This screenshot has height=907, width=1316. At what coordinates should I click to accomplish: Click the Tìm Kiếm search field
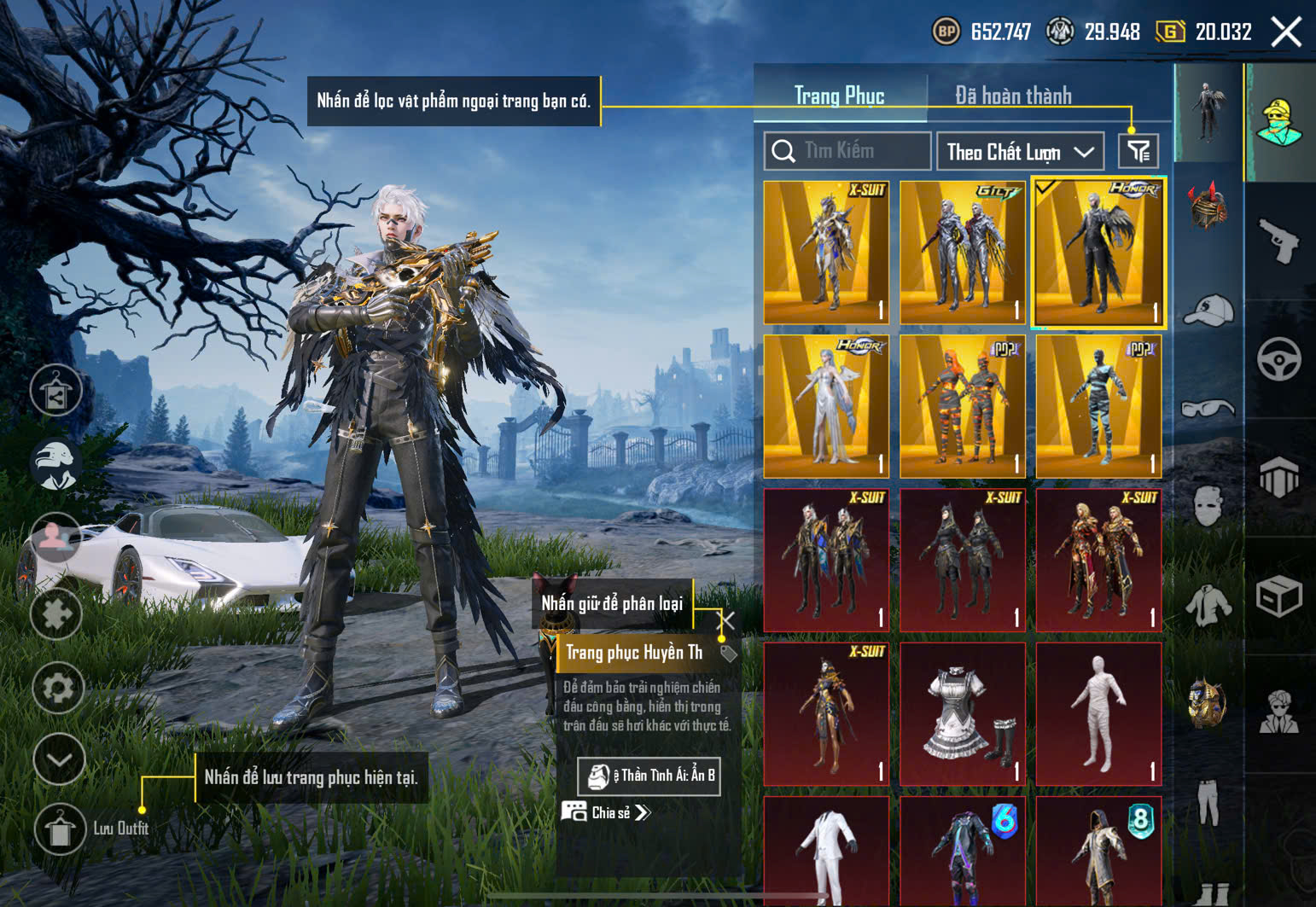click(847, 151)
